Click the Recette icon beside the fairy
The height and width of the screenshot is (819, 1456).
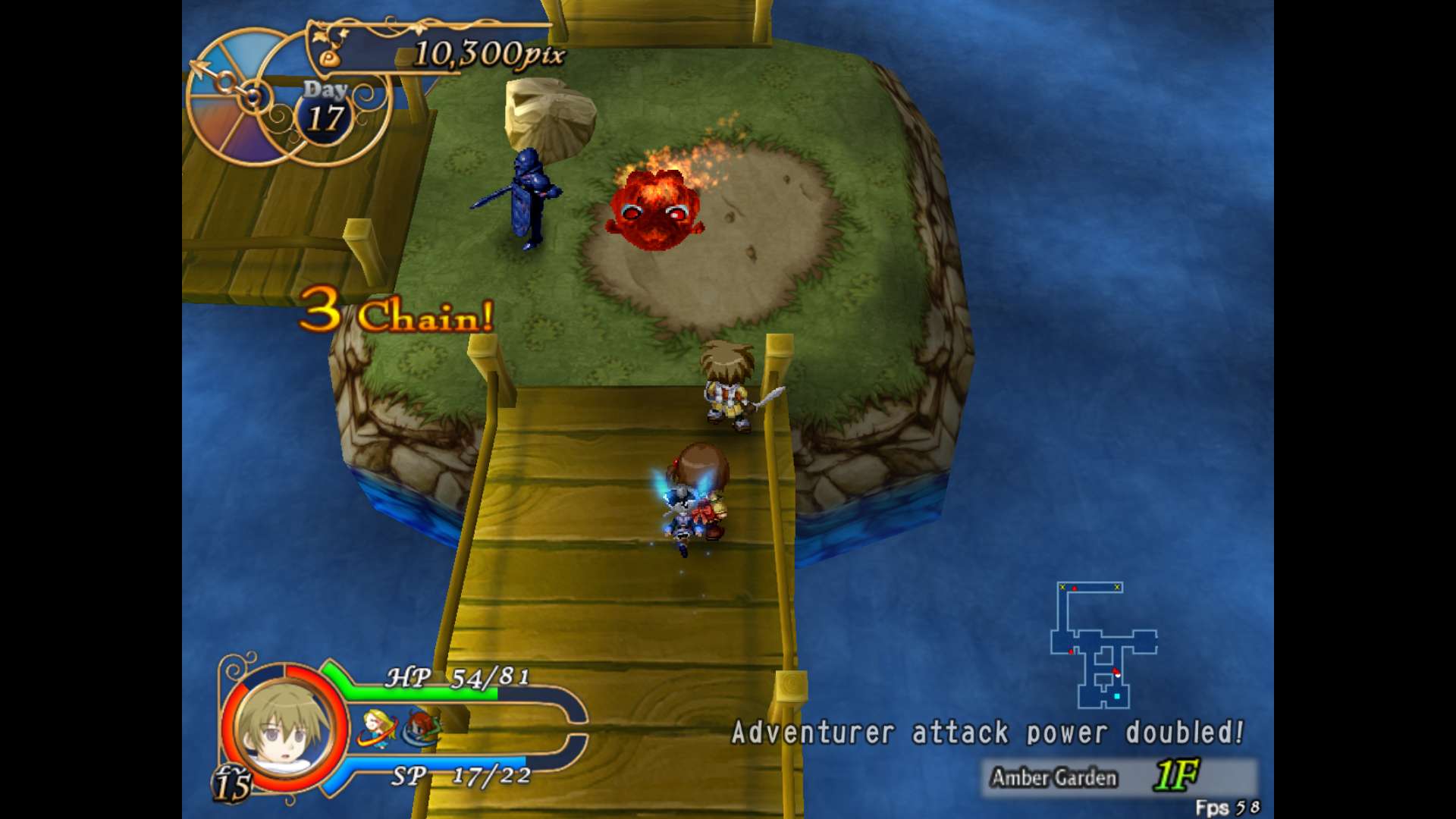421,729
